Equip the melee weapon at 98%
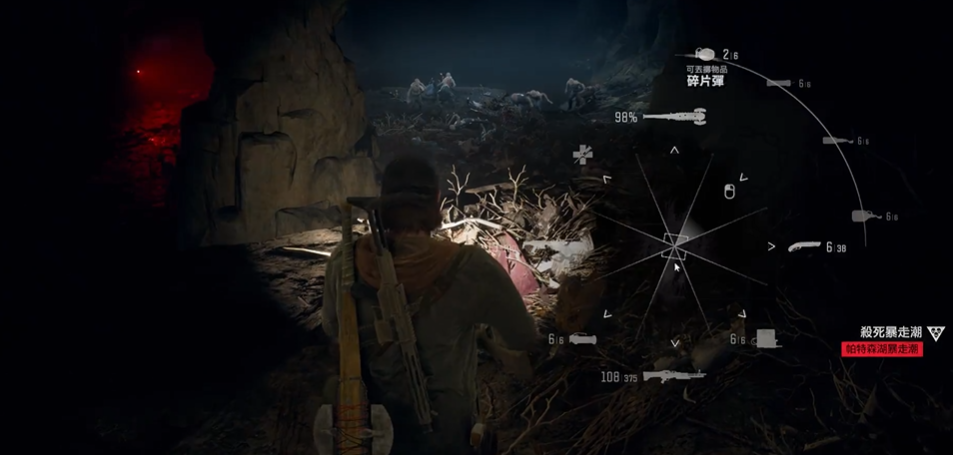Viewport: 953px width, 455px height. click(x=675, y=118)
